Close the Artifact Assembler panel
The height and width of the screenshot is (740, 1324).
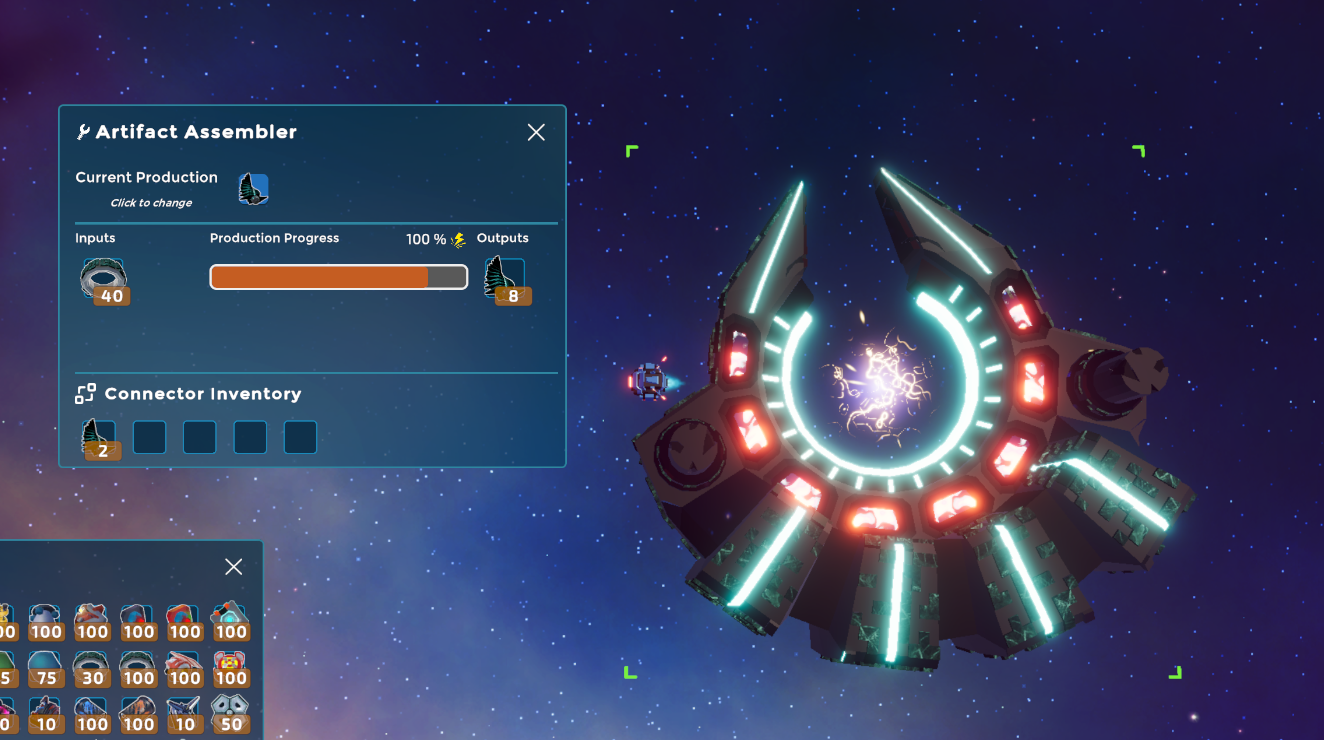tap(536, 133)
